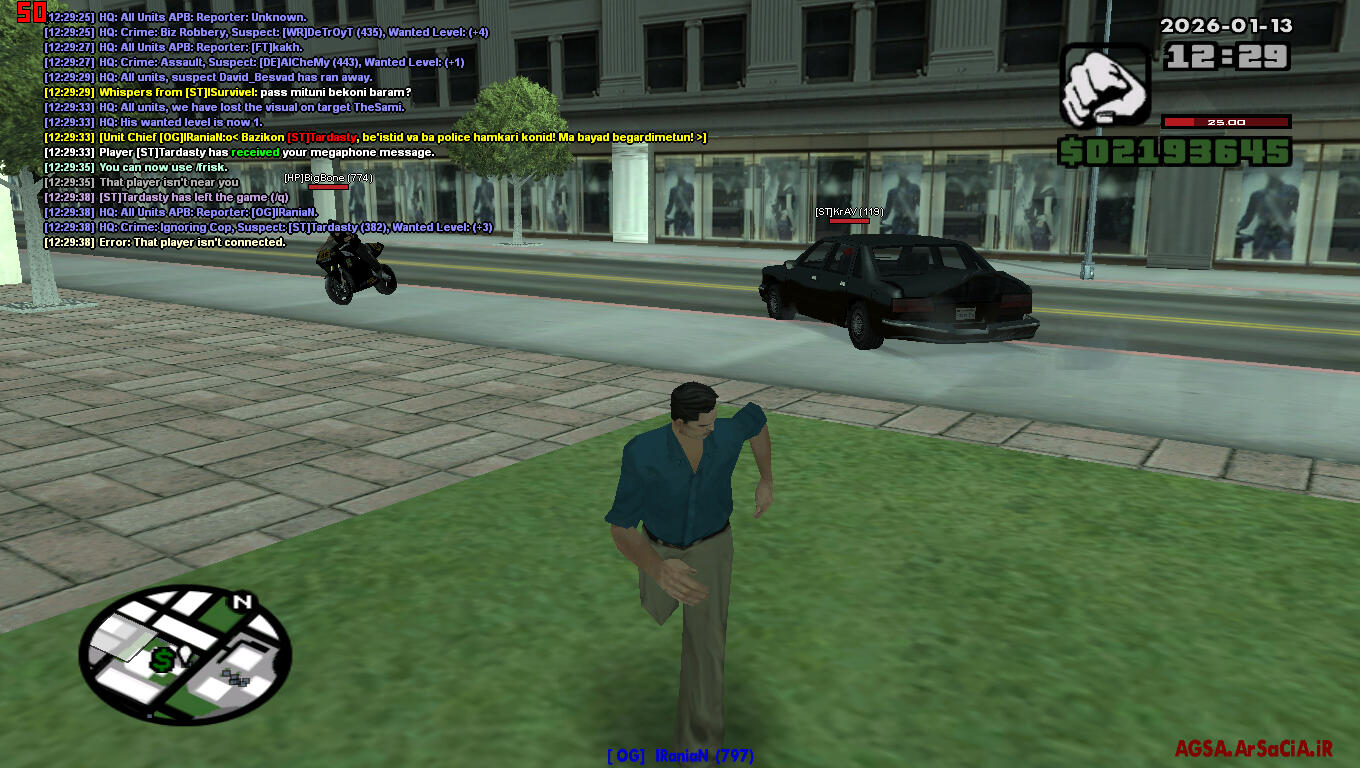Select the green dollar marker on the radar
The height and width of the screenshot is (768, 1360).
(161, 660)
